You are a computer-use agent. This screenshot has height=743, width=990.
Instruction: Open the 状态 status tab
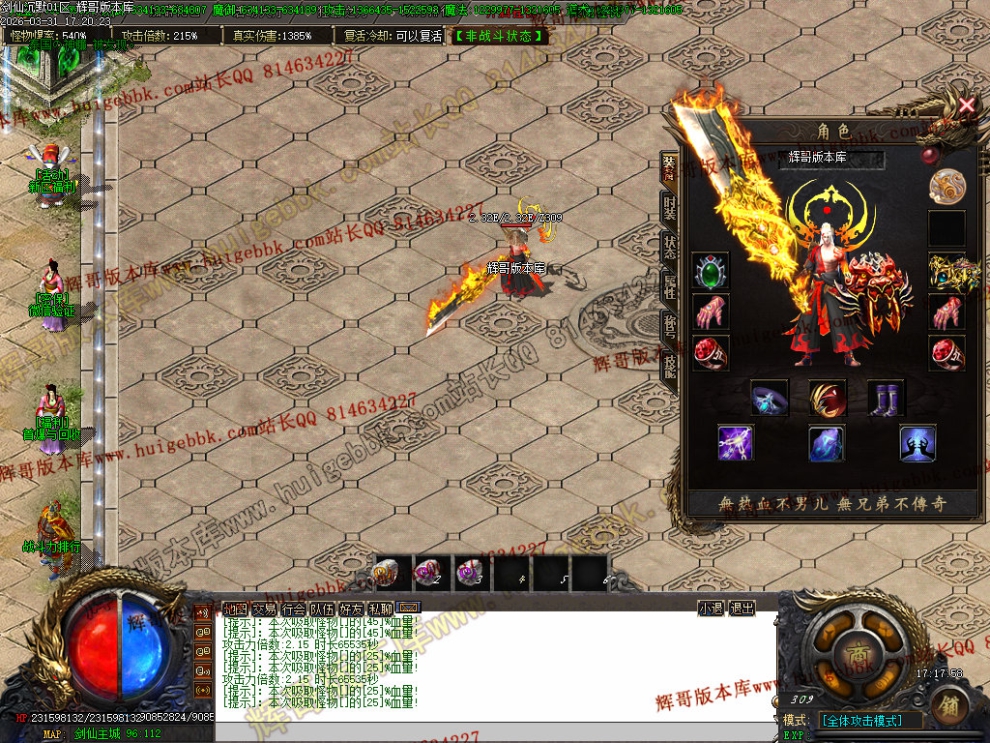670,246
